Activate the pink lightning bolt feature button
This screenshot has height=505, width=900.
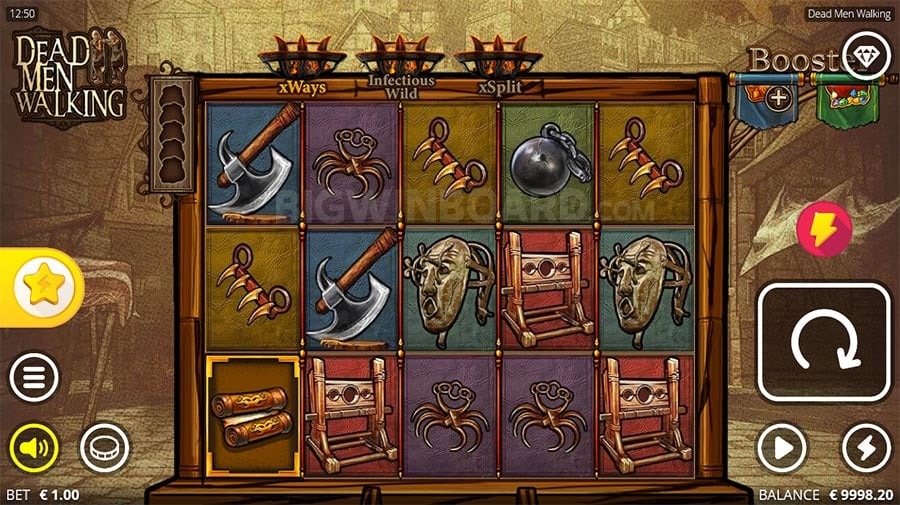tap(823, 229)
